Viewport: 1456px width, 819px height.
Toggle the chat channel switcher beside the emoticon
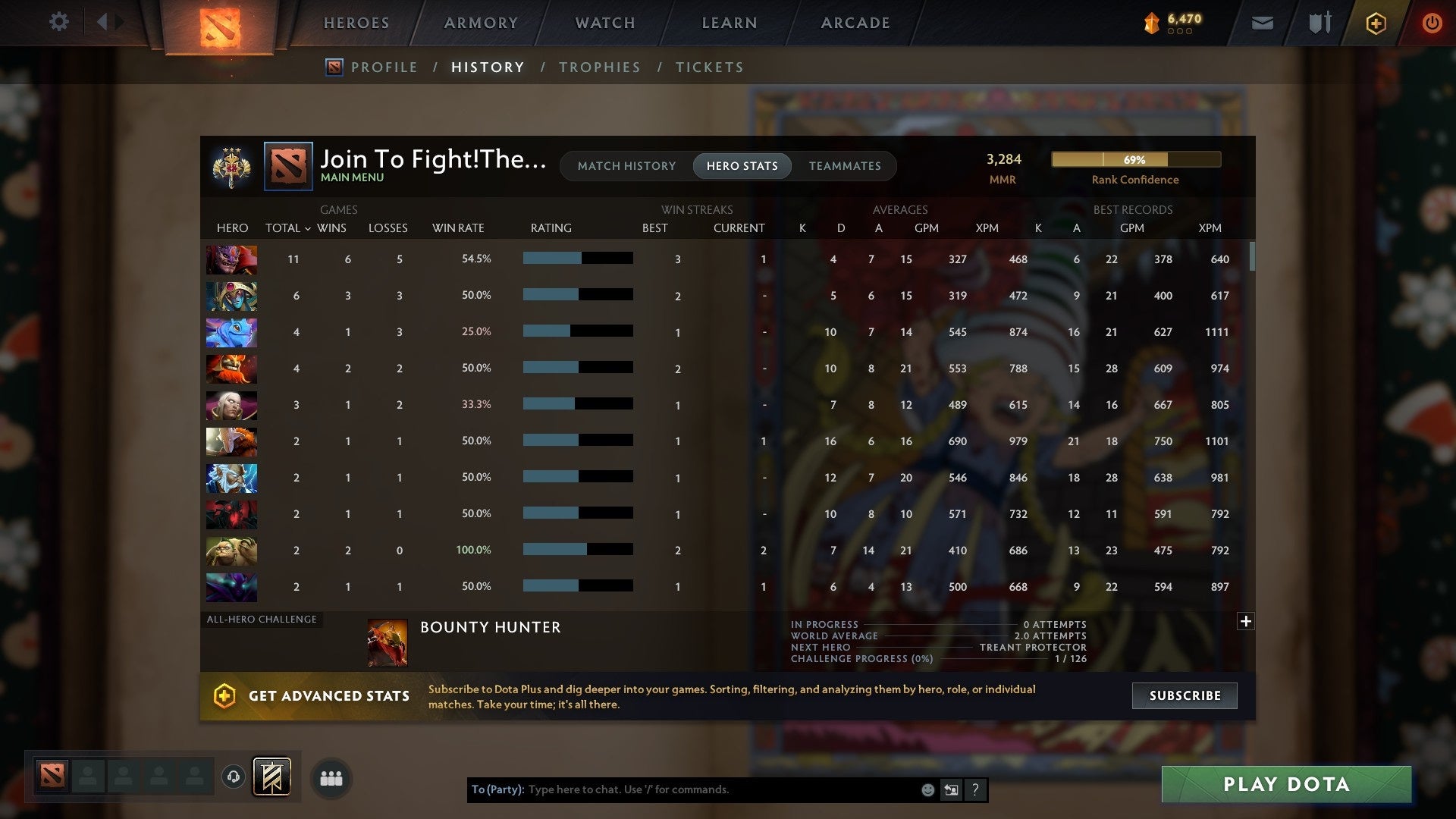951,789
